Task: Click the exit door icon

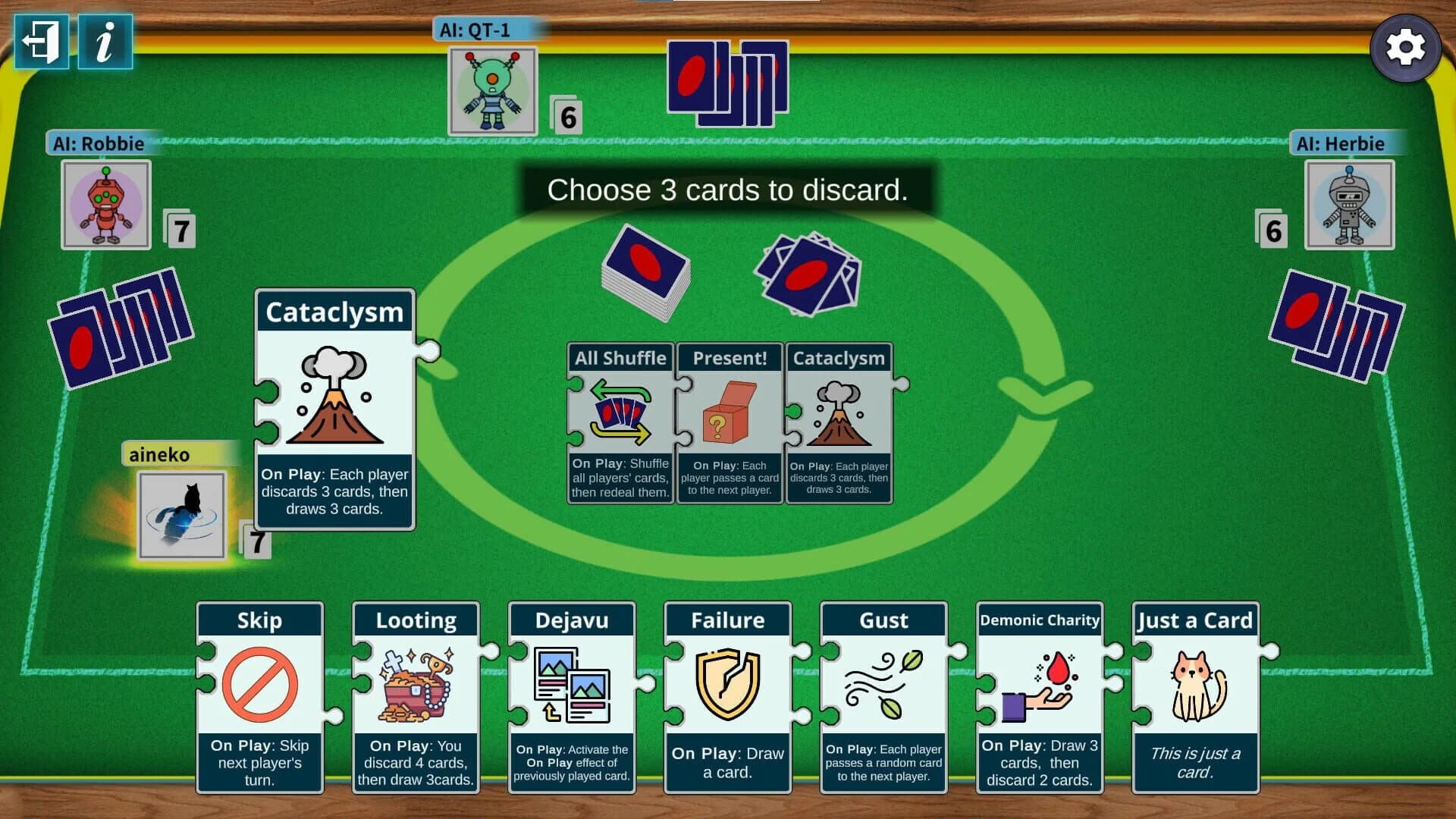Action: tap(42, 43)
